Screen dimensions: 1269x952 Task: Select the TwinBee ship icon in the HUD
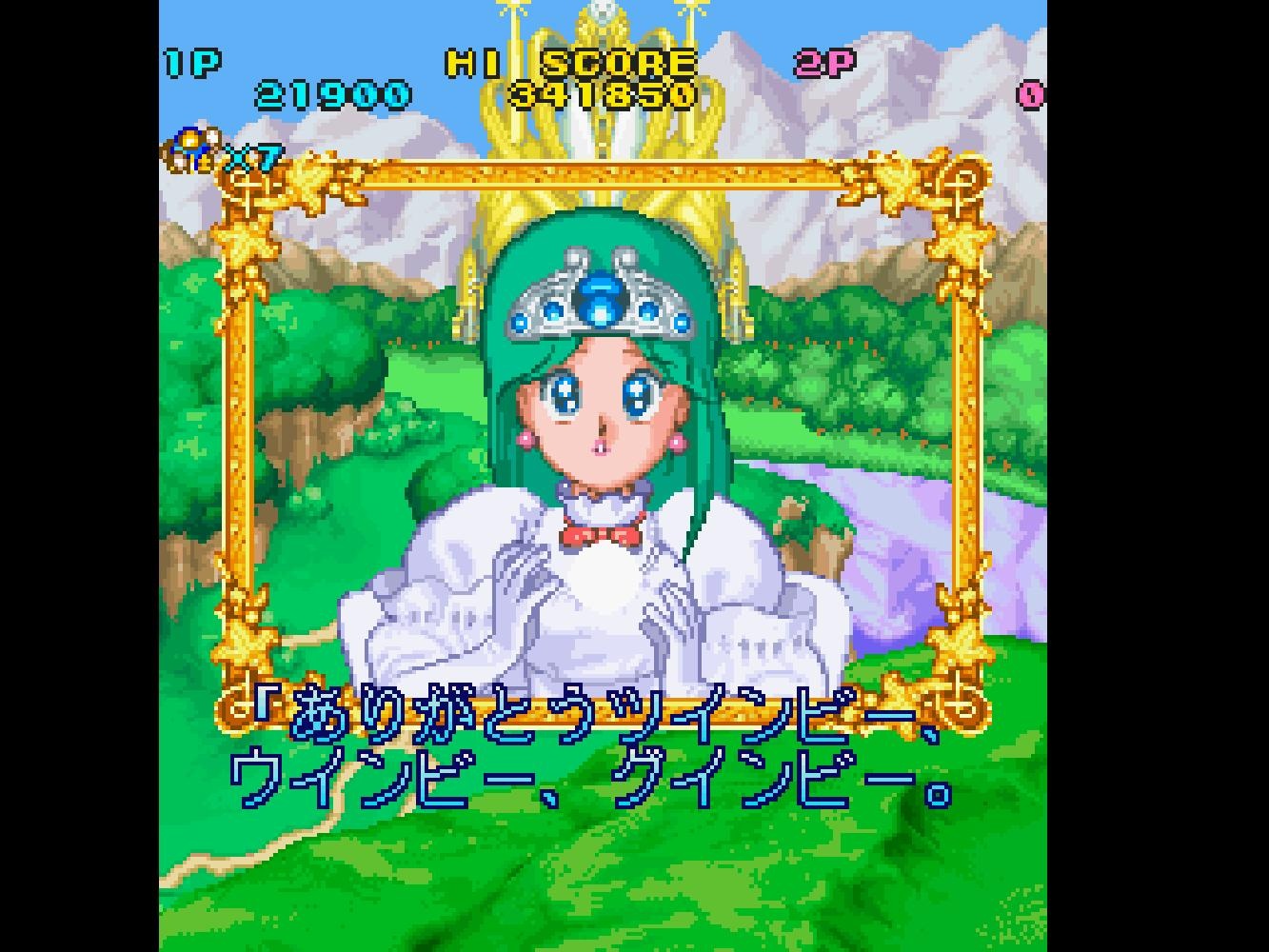187,145
